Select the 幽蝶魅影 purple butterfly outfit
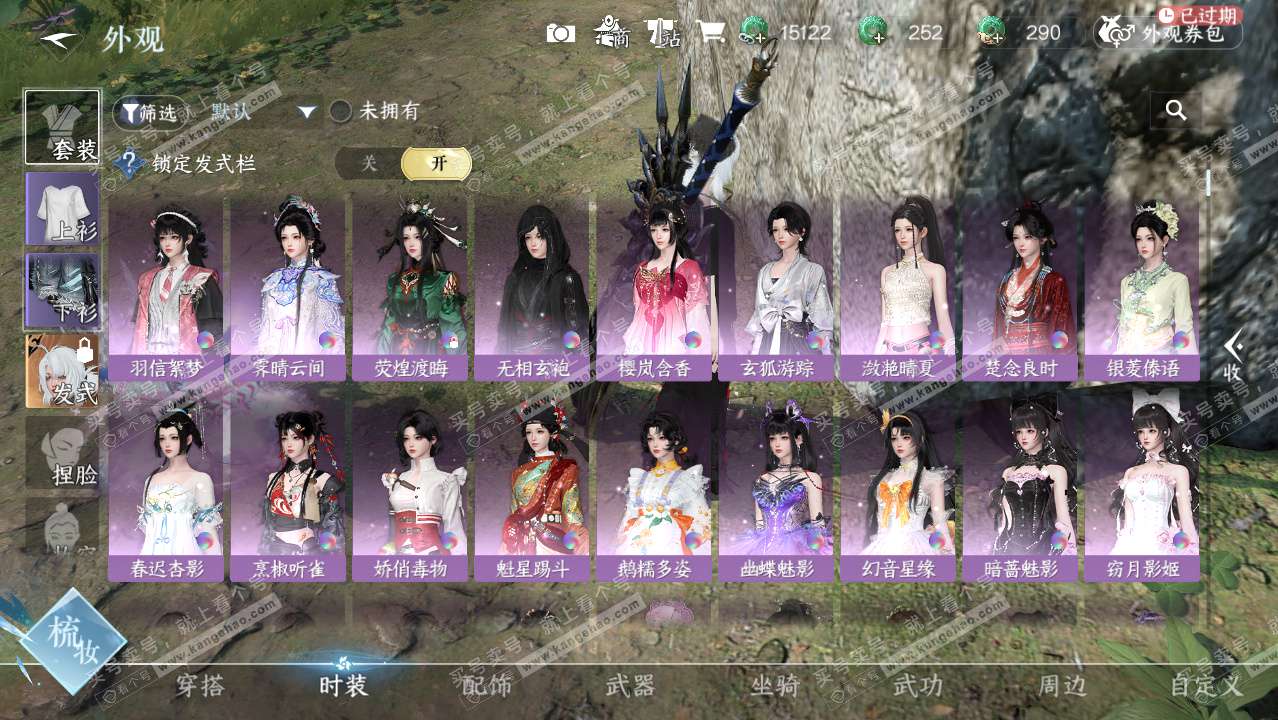This screenshot has height=720, width=1278. coord(776,492)
